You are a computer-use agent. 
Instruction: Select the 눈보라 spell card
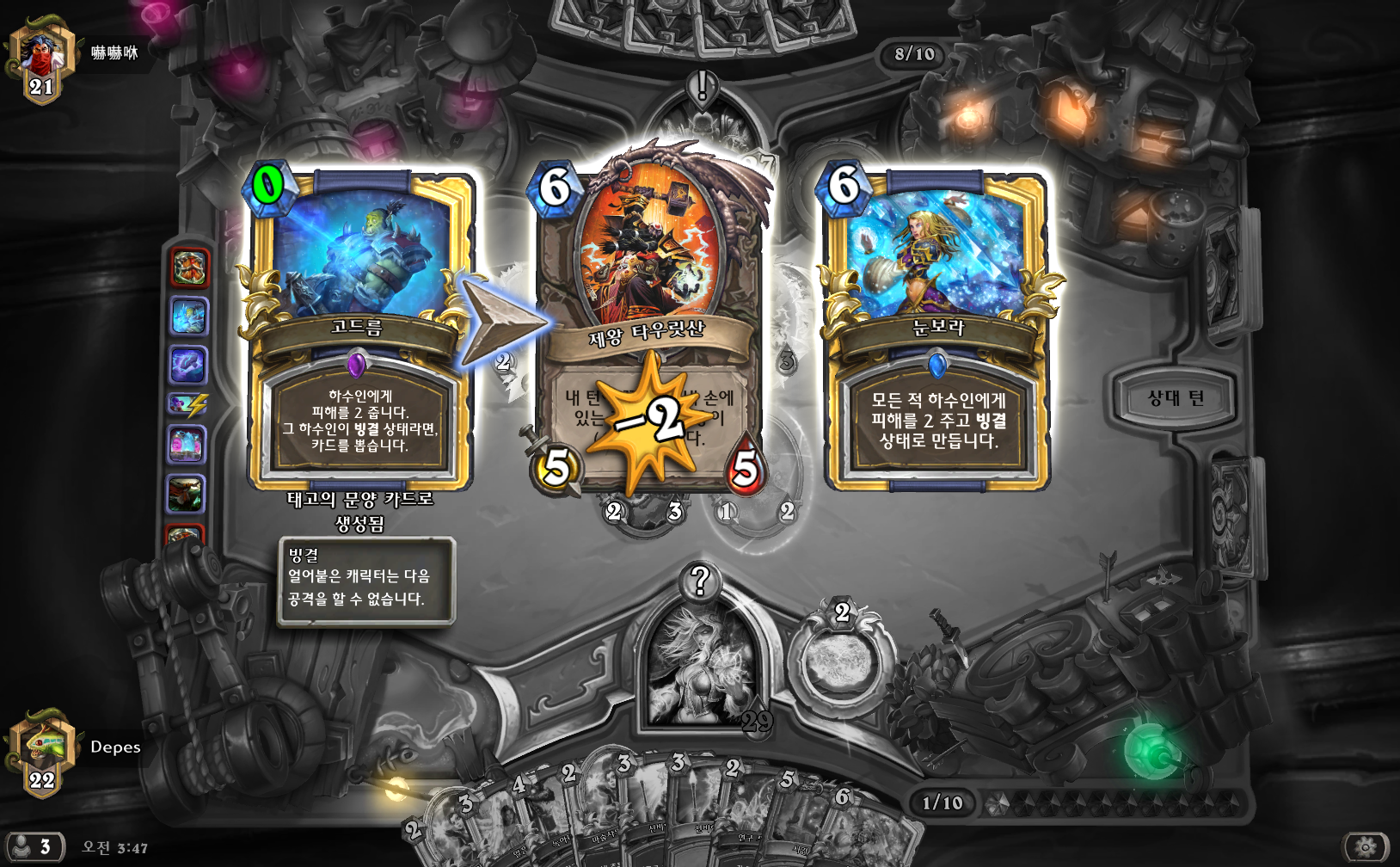click(937, 331)
